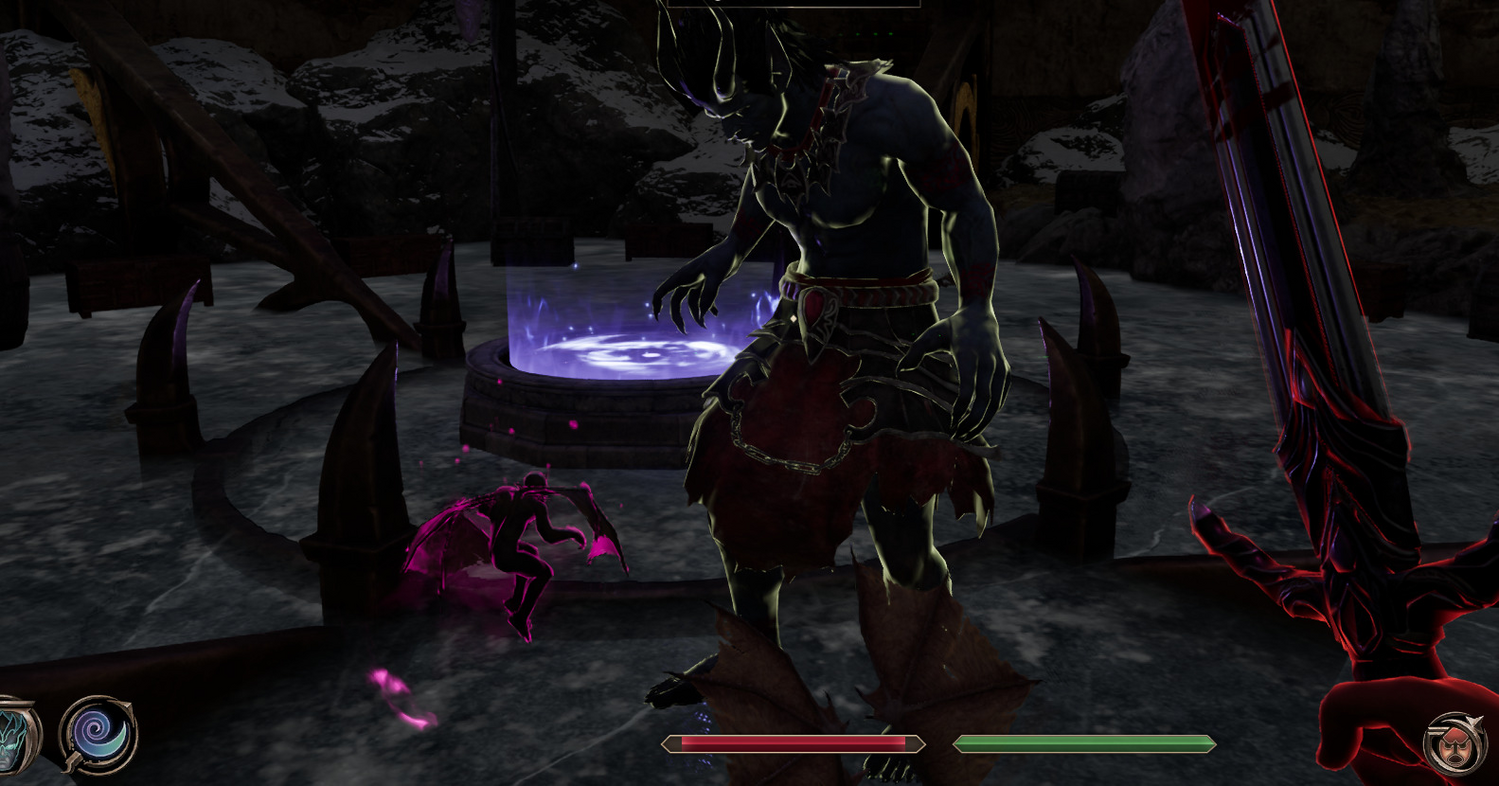Screen dimensions: 1499x786
Task: Click the blue demon face portrait
Action: tap(15, 738)
